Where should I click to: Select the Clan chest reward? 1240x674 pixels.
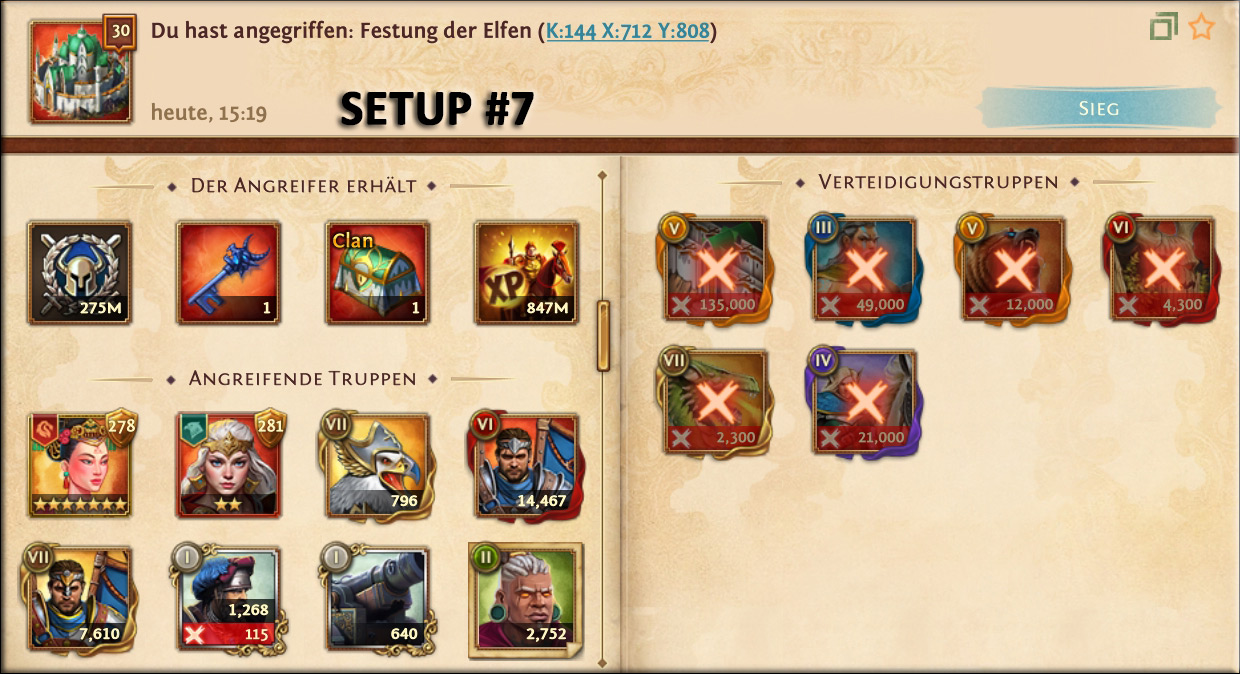pyautogui.click(x=378, y=273)
